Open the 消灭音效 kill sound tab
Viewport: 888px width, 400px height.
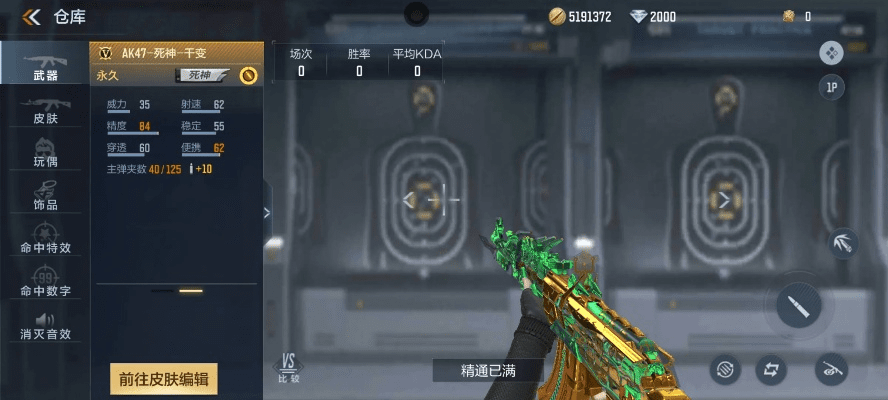(45, 324)
